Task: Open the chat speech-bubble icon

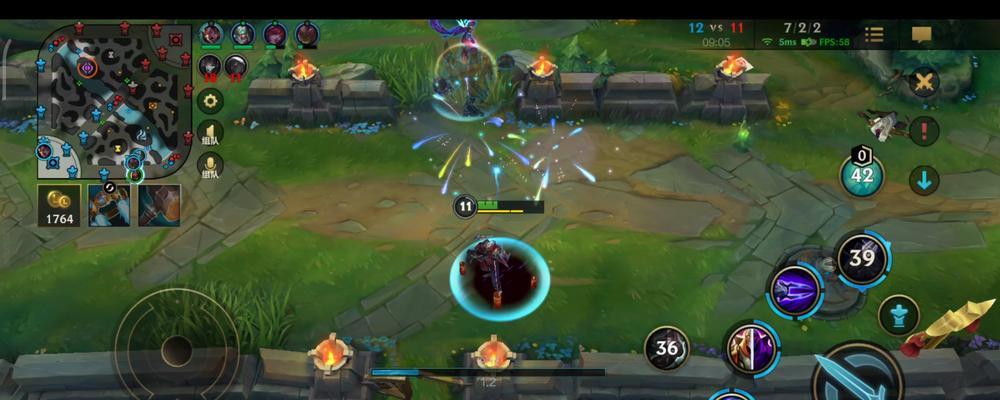Action: [922, 35]
